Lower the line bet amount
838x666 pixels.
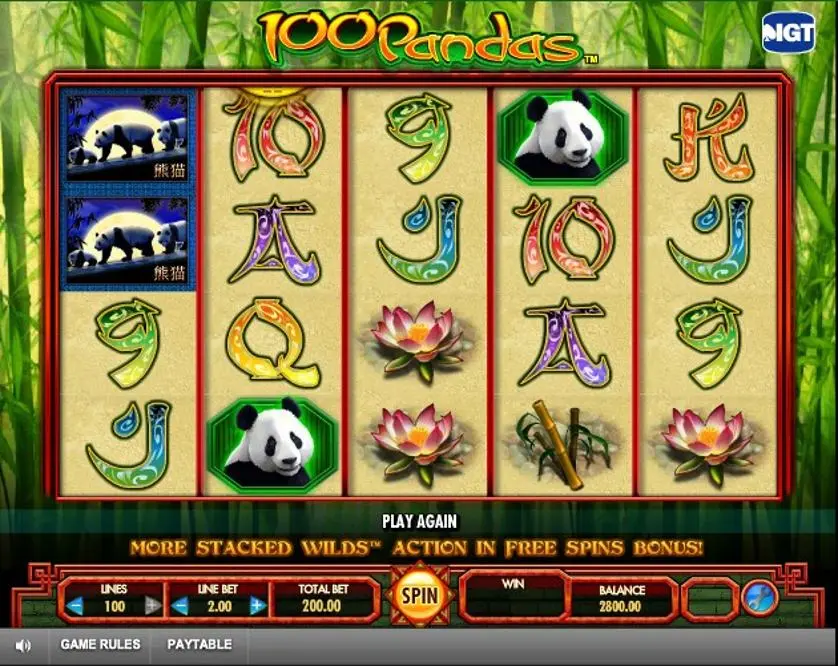[182, 605]
